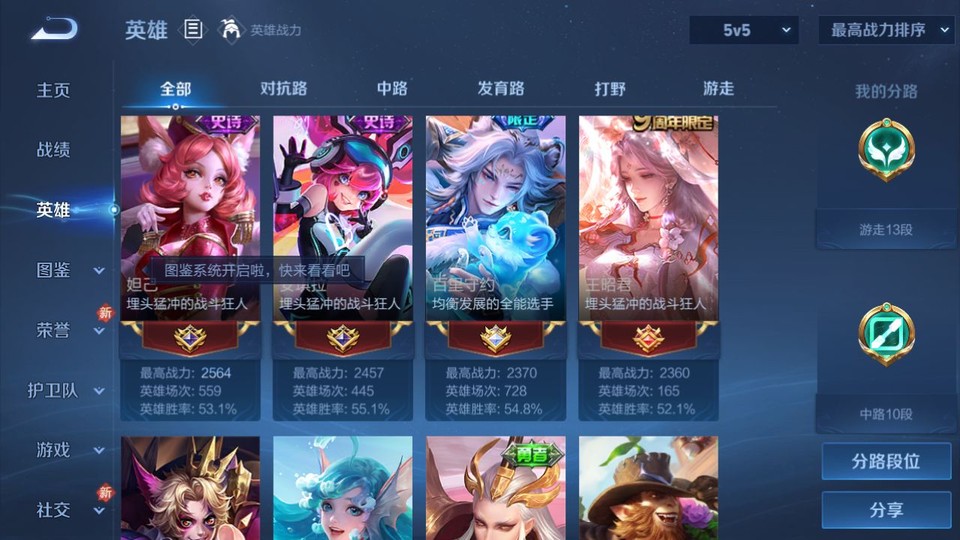Image resolution: width=960 pixels, height=540 pixels.
Task: Show 发育路 lane heroes
Action: 501,89
